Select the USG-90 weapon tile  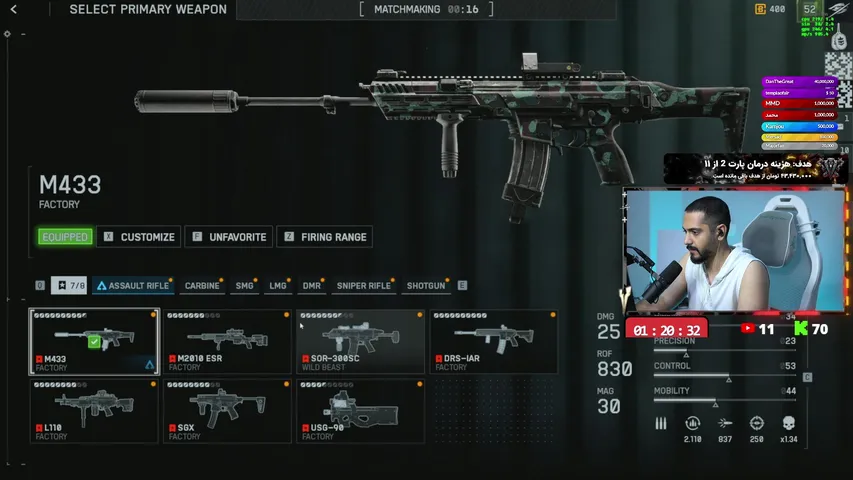click(x=361, y=410)
